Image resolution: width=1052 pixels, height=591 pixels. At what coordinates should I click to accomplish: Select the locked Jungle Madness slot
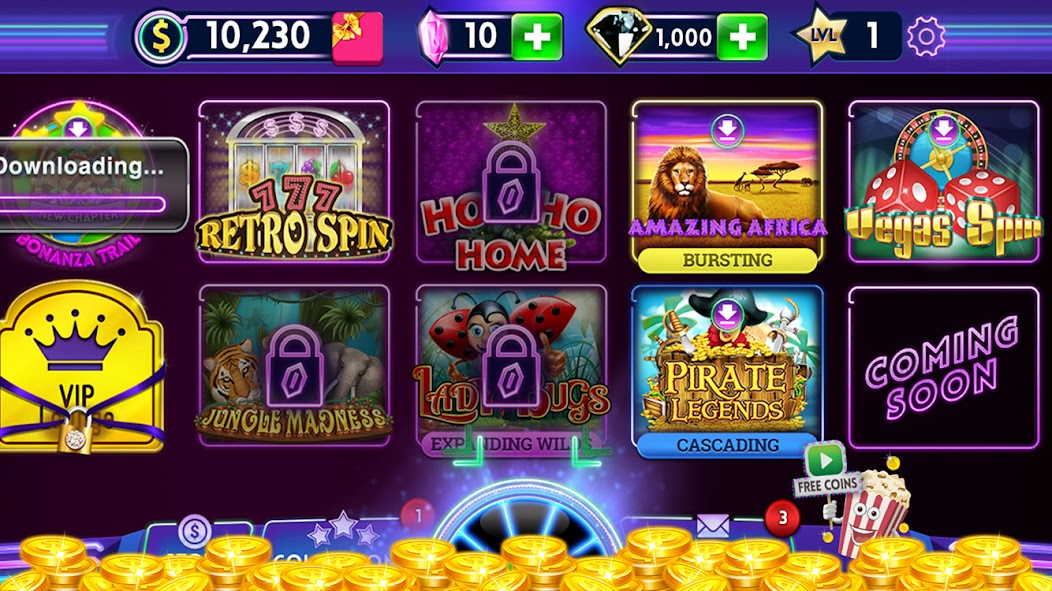294,365
